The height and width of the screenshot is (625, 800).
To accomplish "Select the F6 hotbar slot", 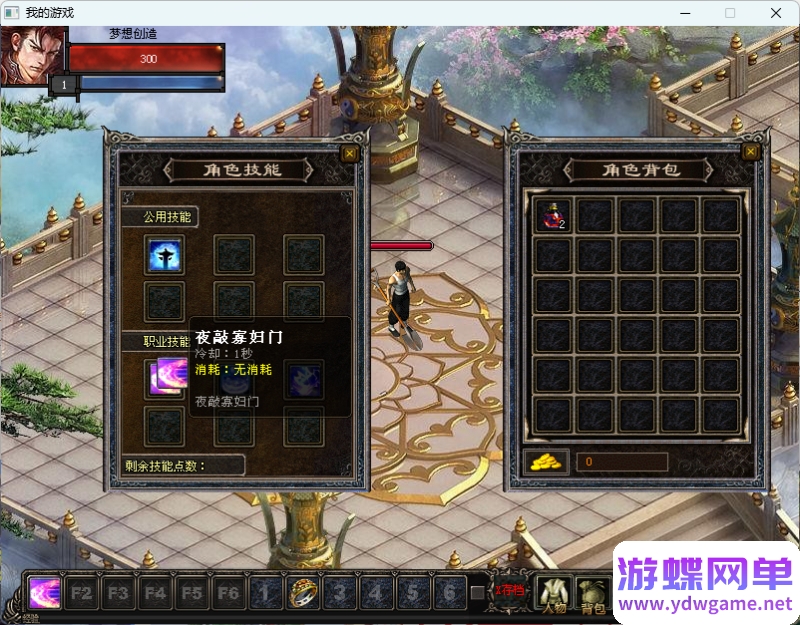I will pyautogui.click(x=229, y=592).
